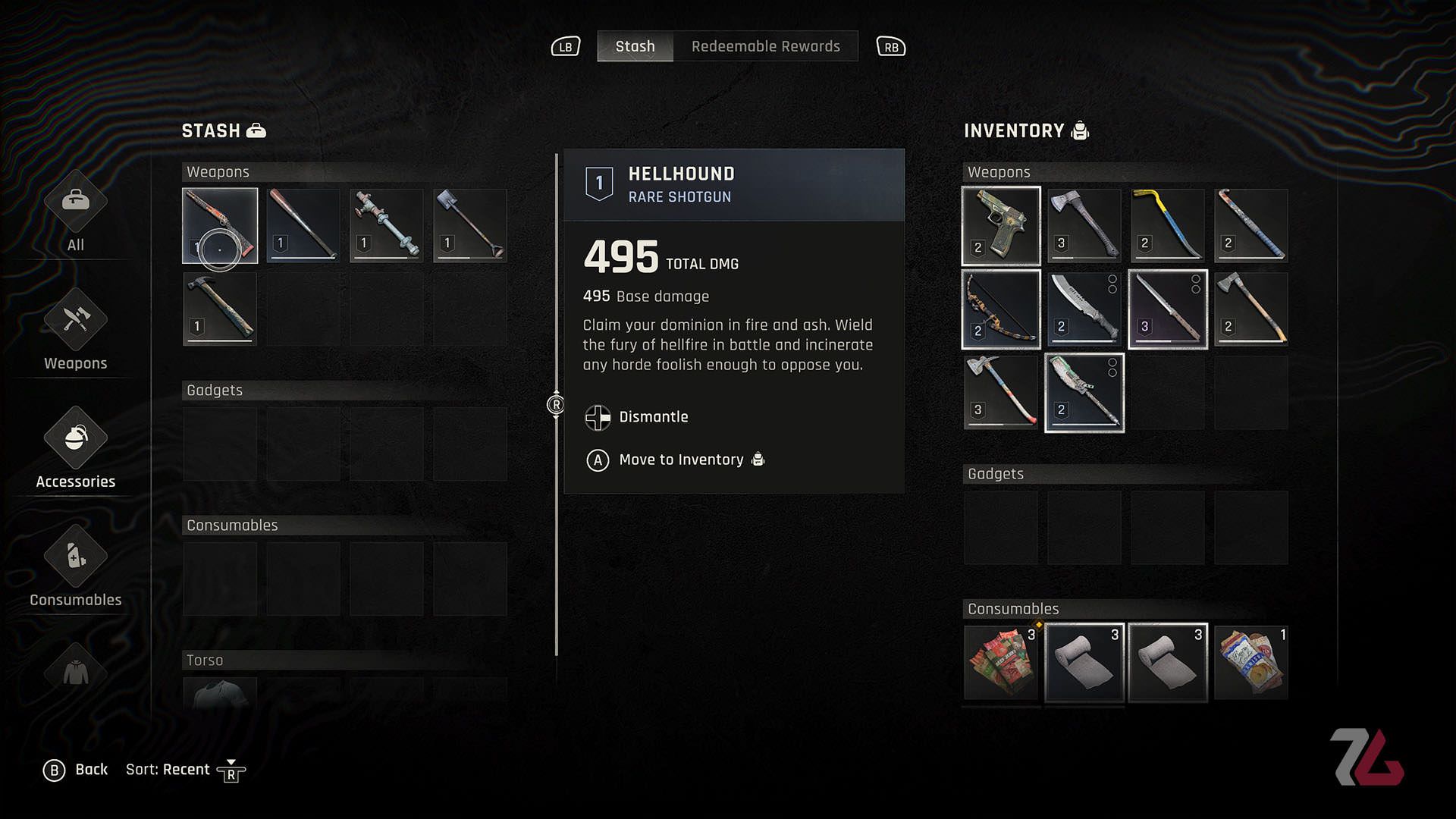
Task: Select the yellow crowbar in inventory
Action: (1168, 225)
